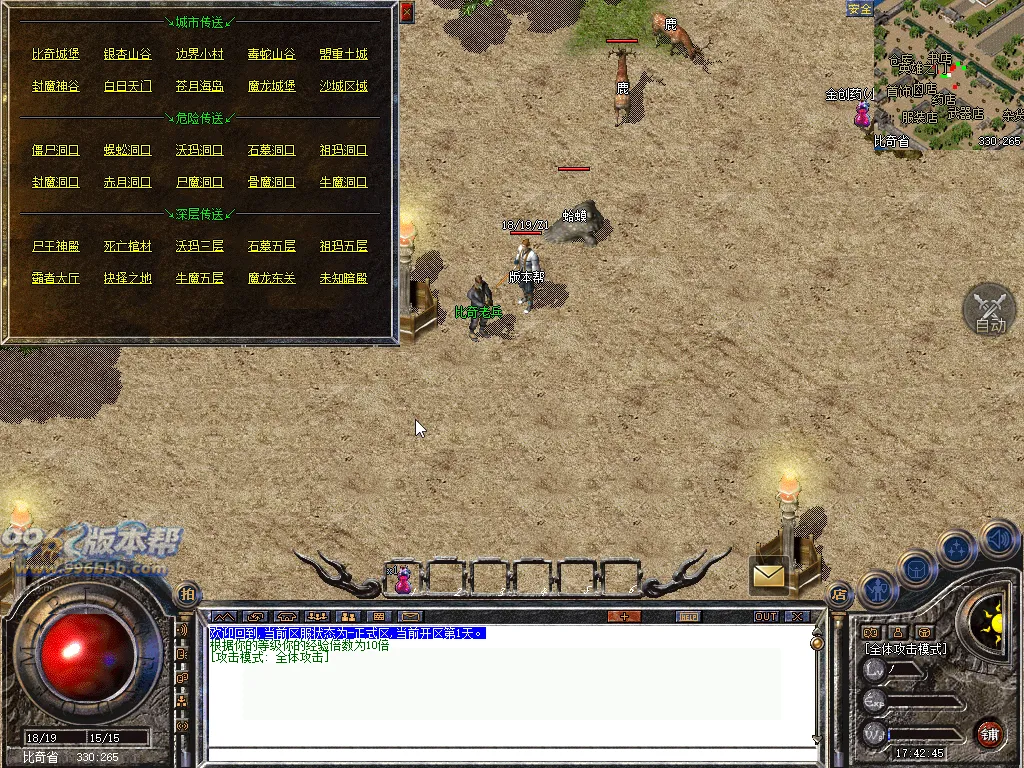Image resolution: width=1024 pixels, height=768 pixels.
Task: Click the OUT button above the chat
Action: pos(766,616)
